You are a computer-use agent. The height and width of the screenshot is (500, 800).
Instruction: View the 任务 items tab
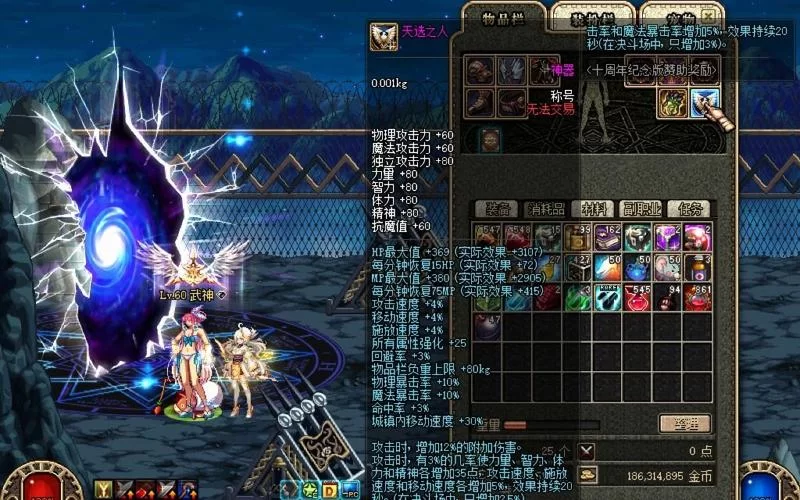click(x=691, y=209)
